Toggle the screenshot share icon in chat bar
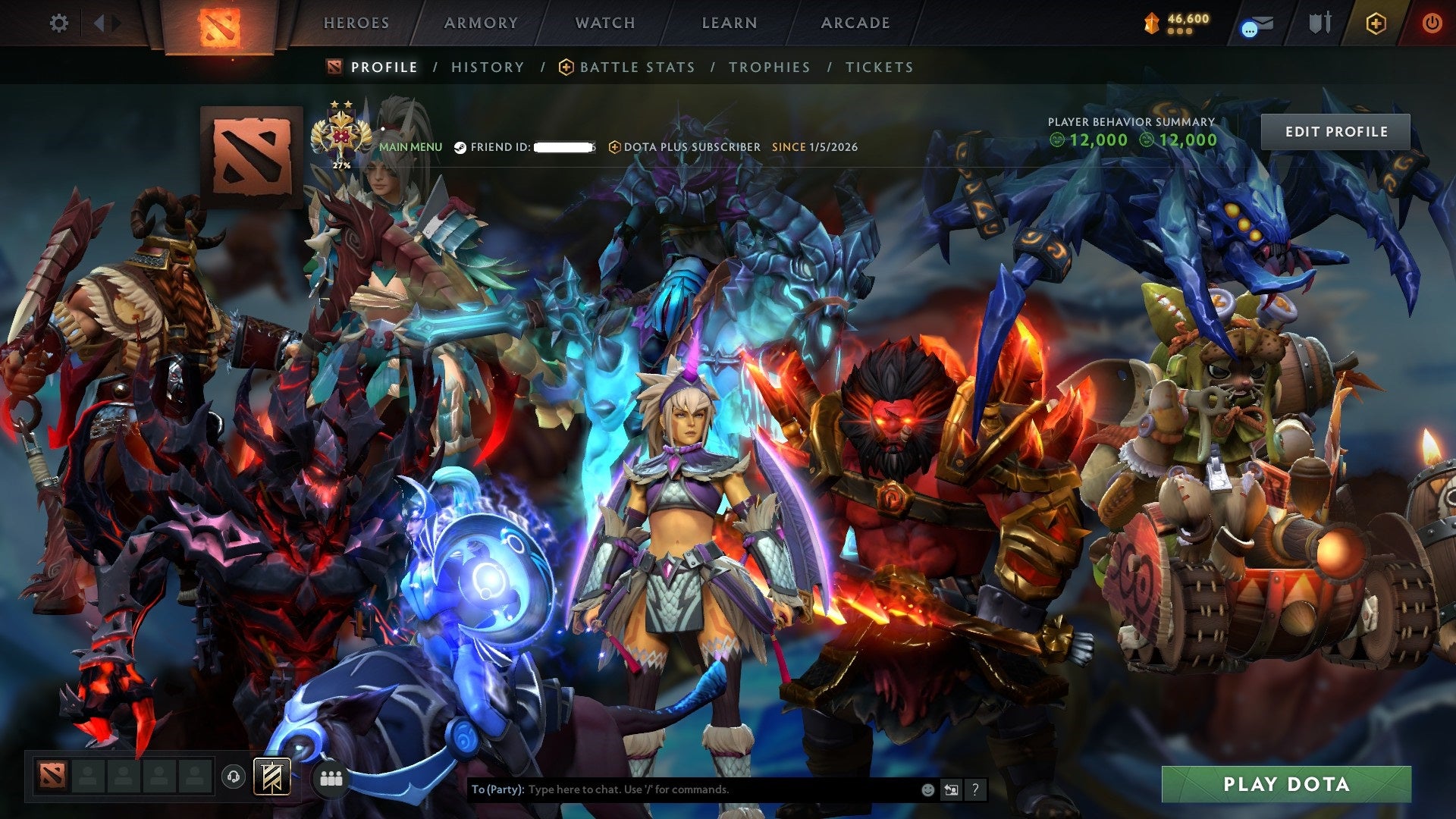The image size is (1456, 819). (x=951, y=789)
